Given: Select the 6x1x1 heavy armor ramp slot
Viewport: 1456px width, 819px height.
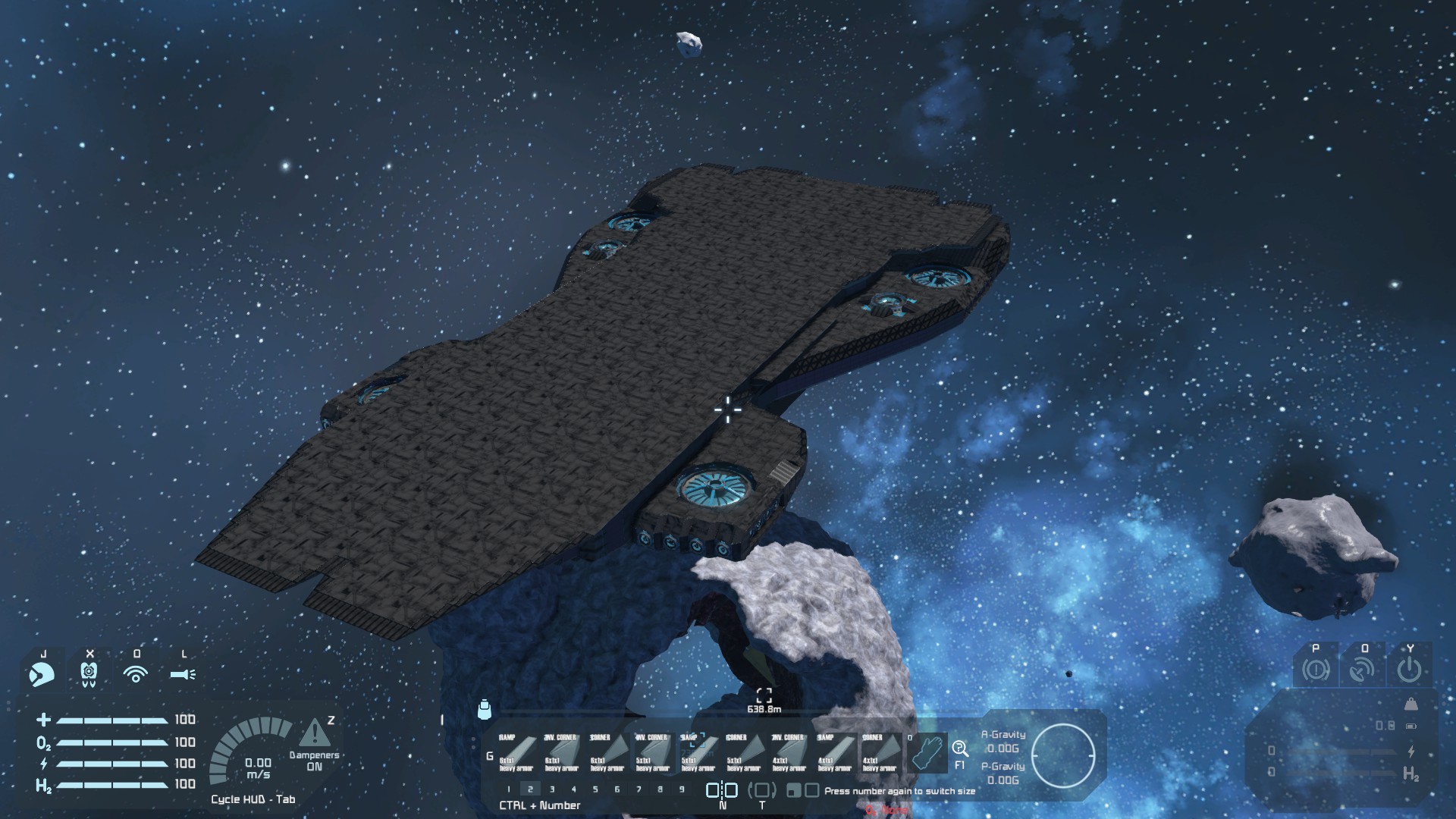Looking at the screenshot, I should [x=516, y=752].
